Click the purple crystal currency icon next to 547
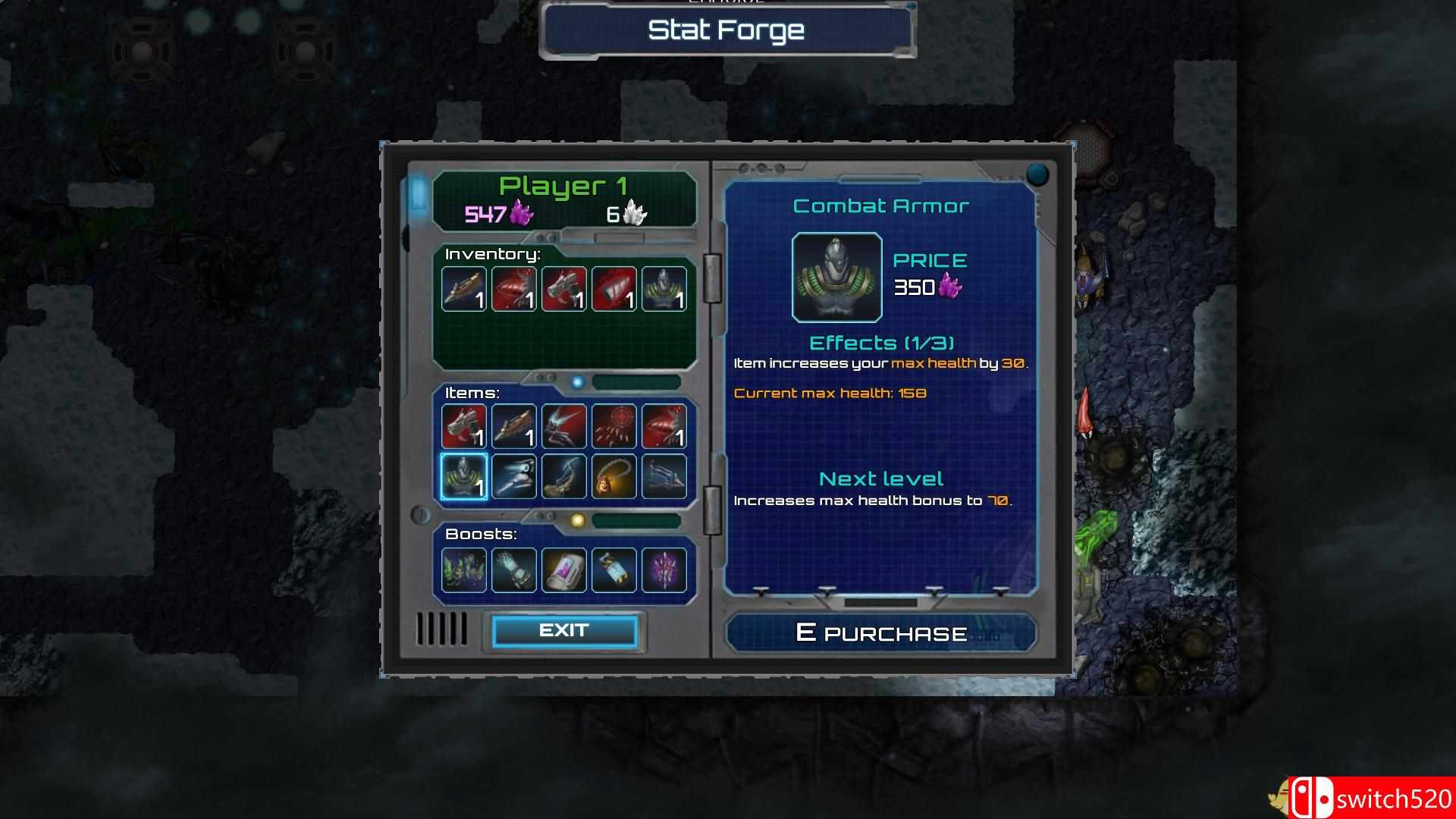The image size is (1456, 819). 522,215
